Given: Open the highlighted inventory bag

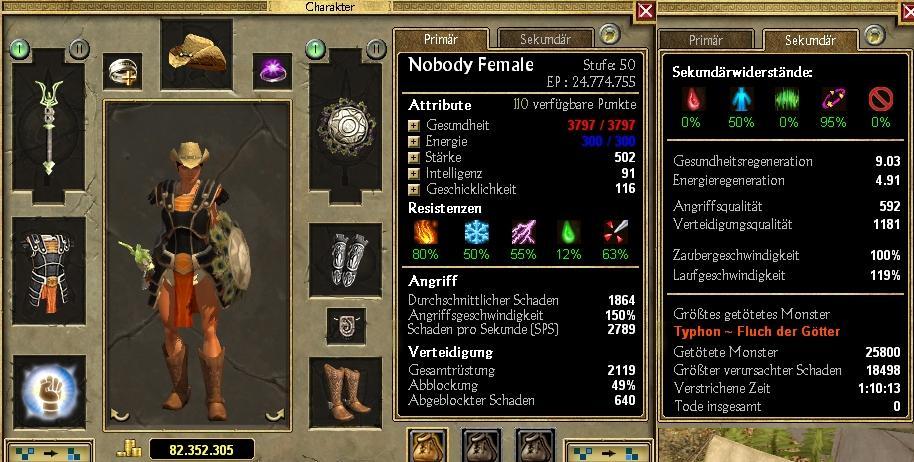Looking at the screenshot, I should click(426, 445).
